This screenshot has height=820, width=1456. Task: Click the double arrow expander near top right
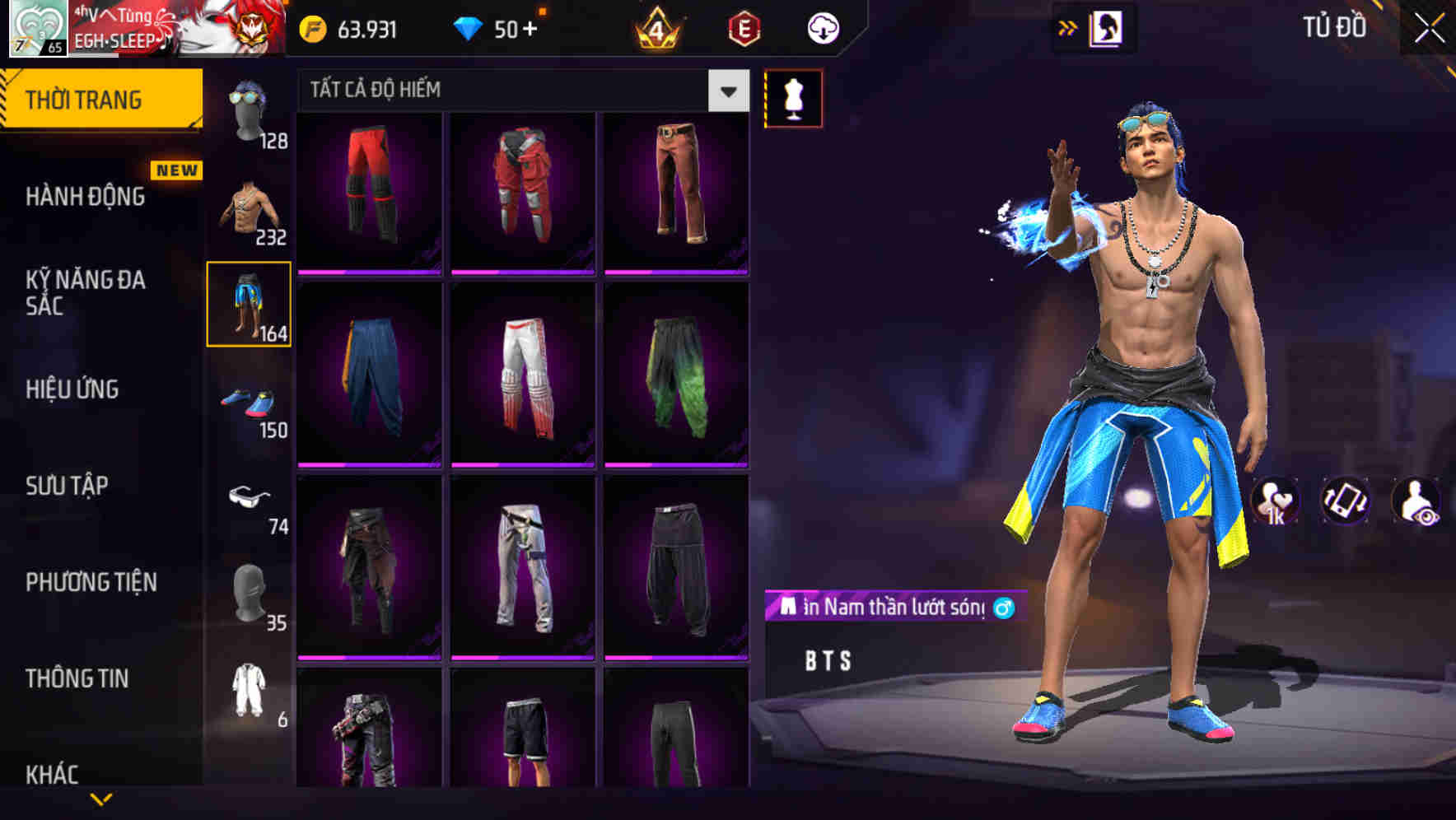click(x=1068, y=27)
